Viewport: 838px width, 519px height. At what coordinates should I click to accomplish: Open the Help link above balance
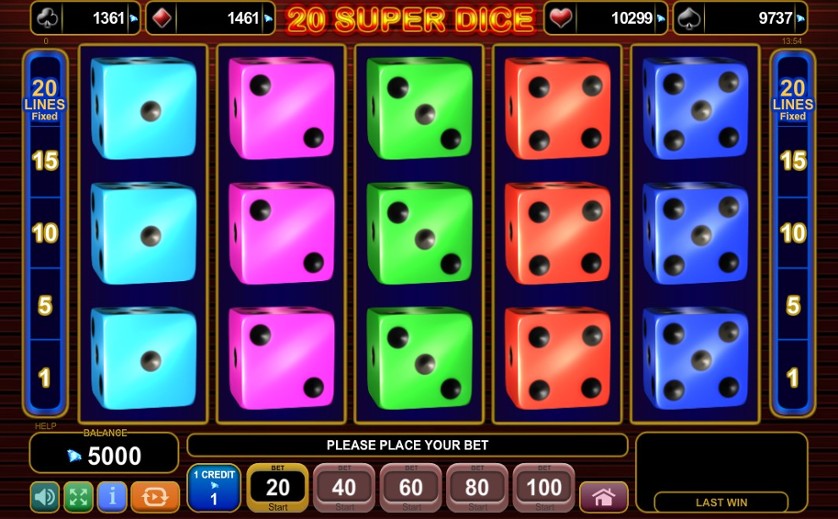point(46,427)
